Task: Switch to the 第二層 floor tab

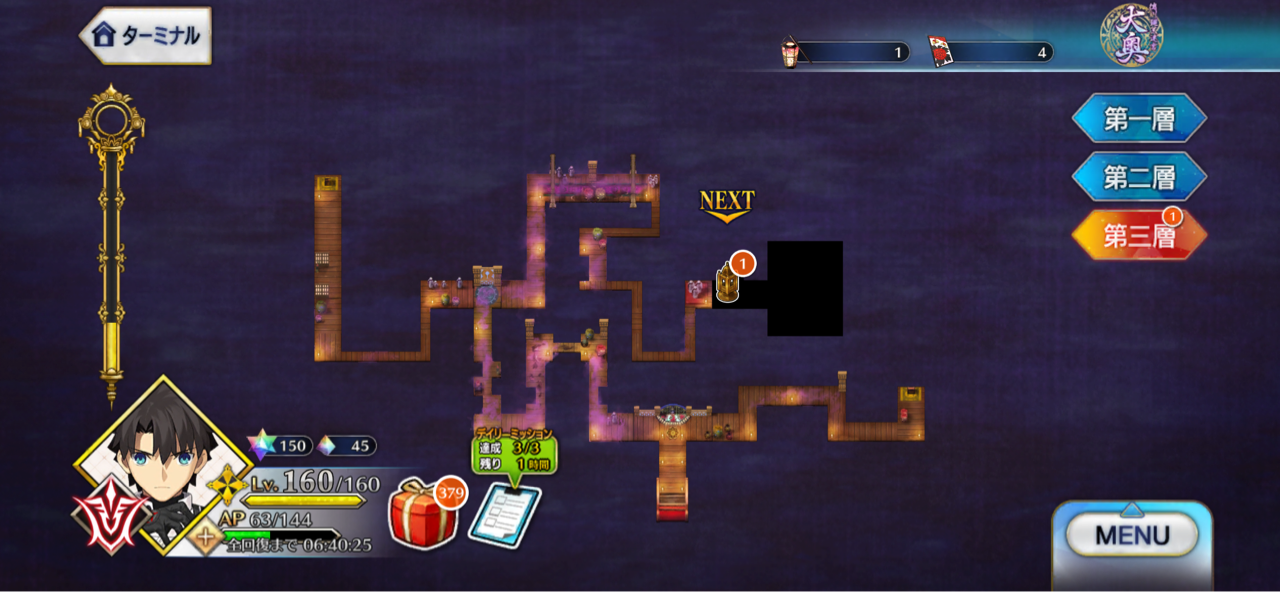Action: [1138, 178]
